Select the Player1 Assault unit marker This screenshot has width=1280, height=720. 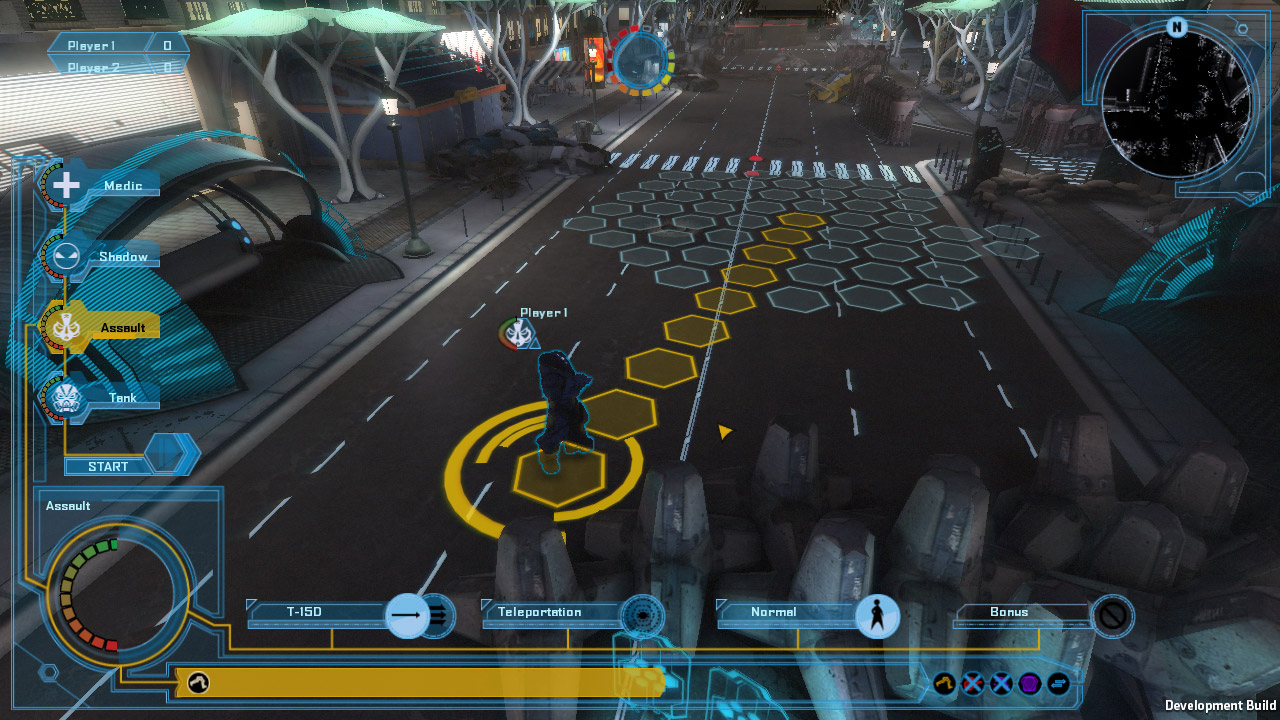[x=515, y=334]
